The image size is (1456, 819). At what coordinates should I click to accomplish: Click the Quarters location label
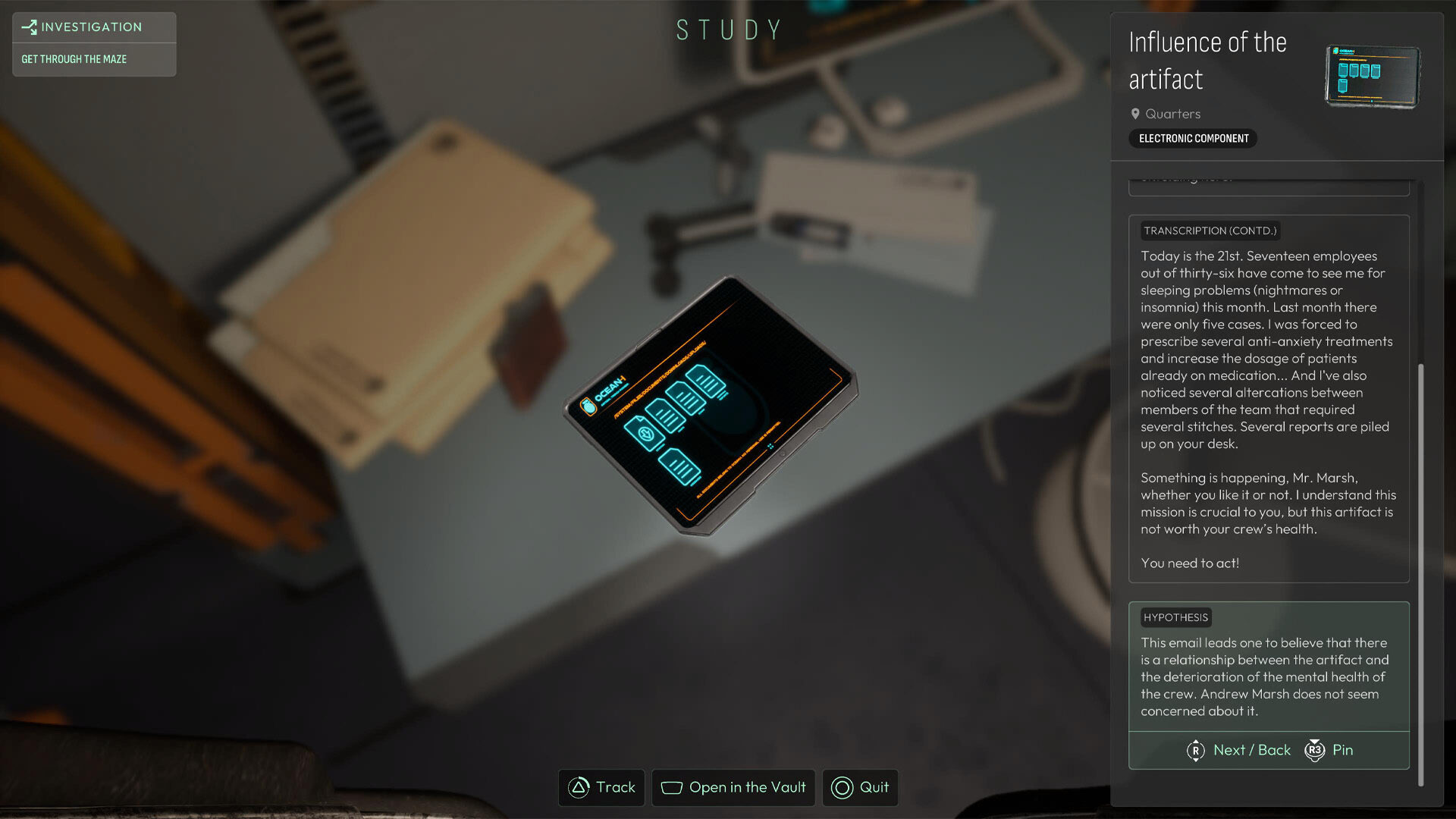(1172, 114)
